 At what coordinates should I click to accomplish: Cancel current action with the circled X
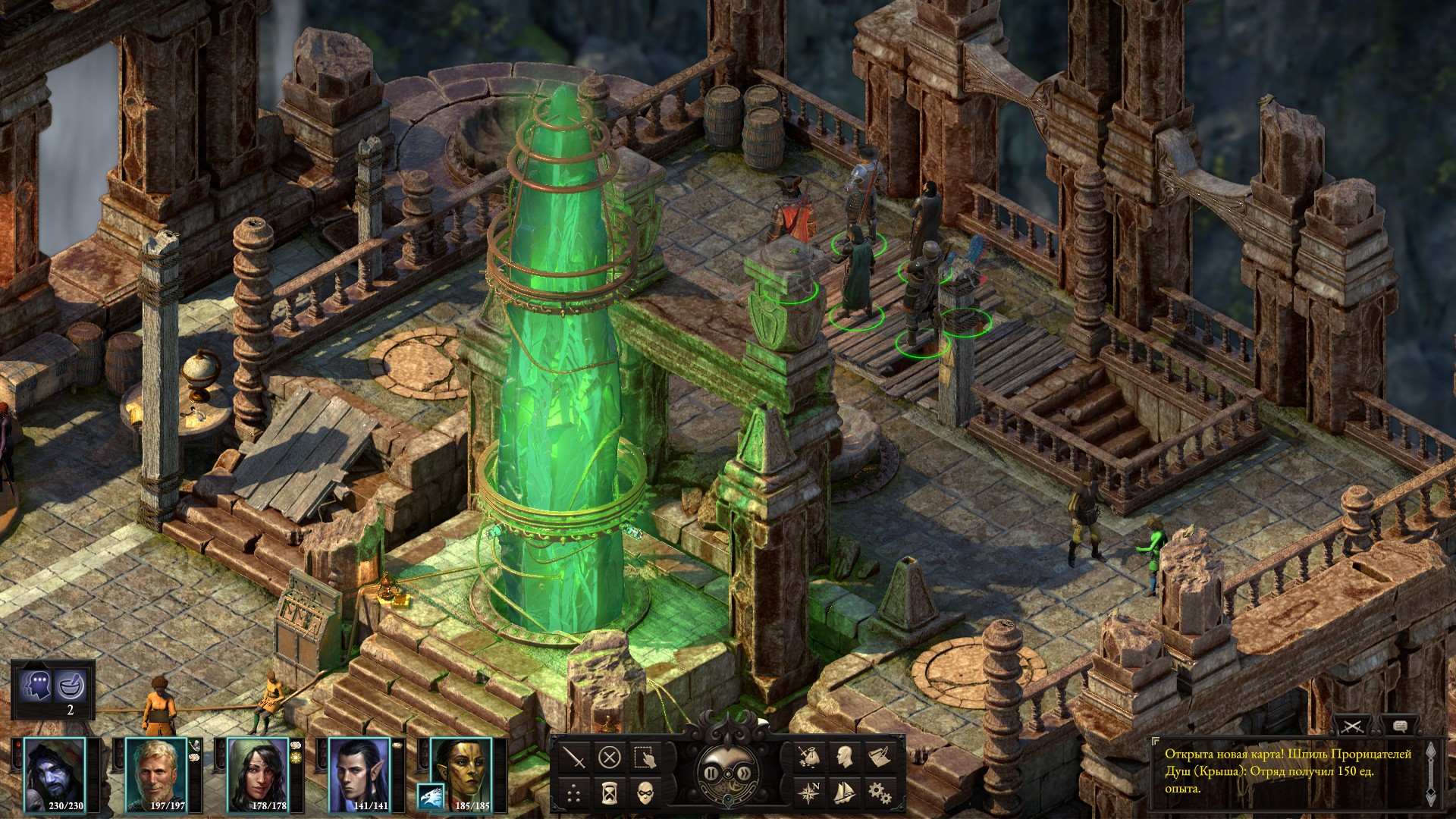point(610,757)
